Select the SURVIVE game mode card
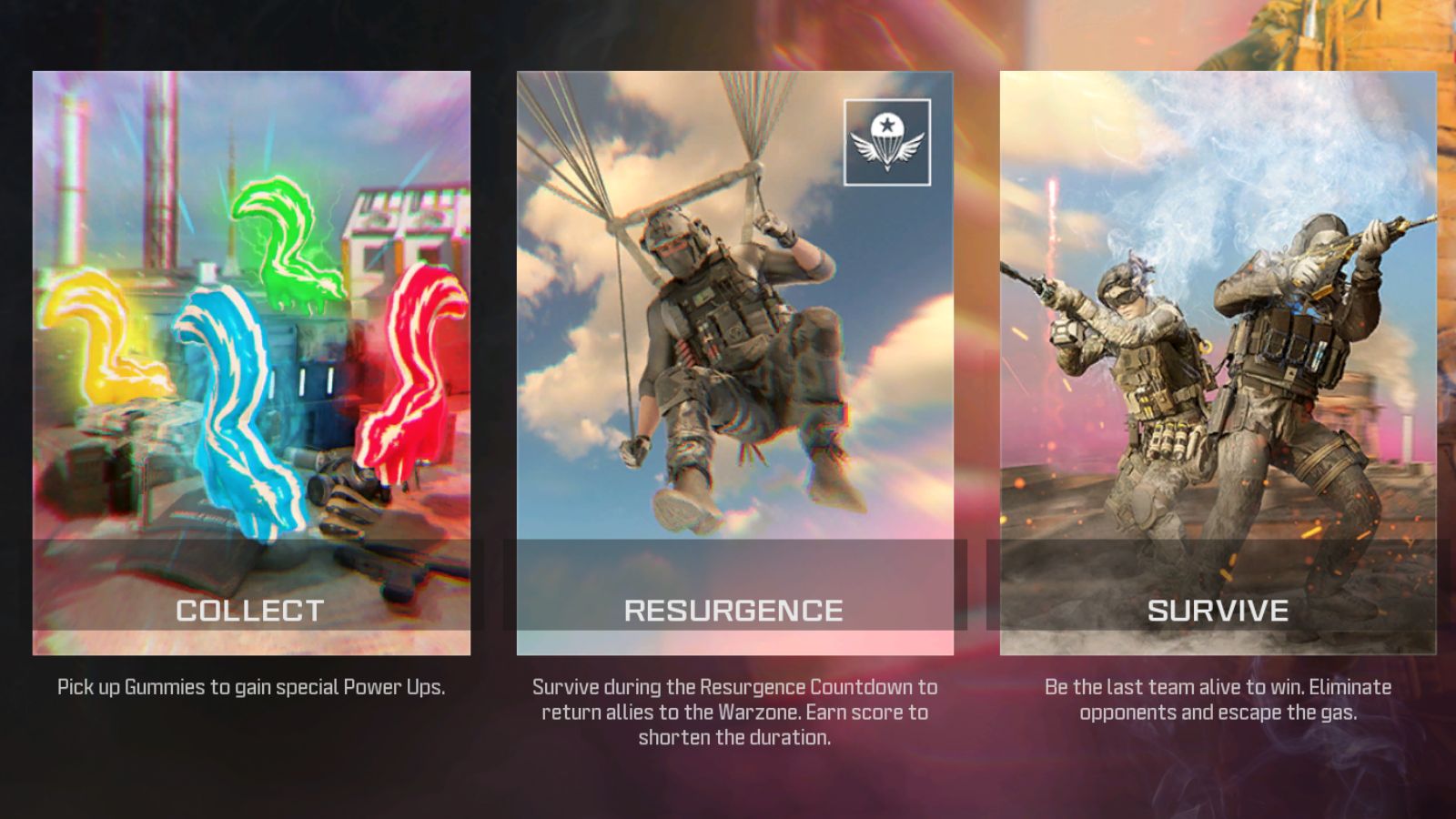The image size is (1456, 819). tap(1219, 364)
